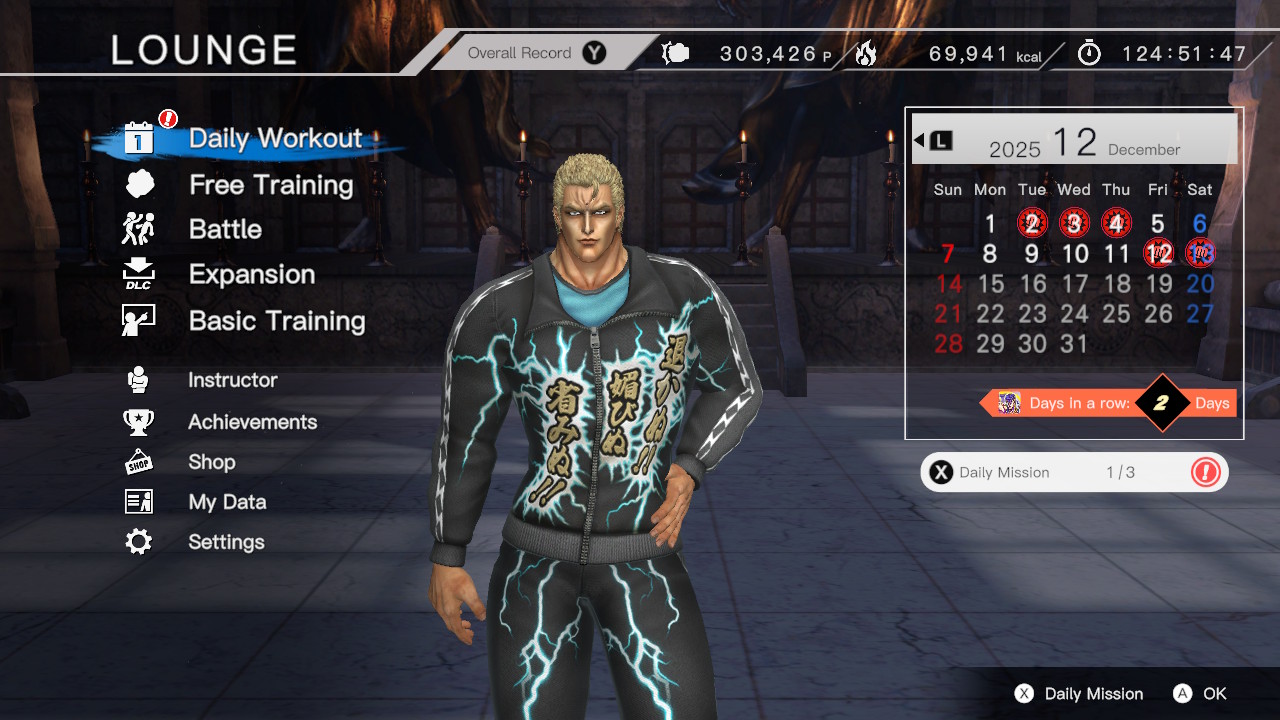Open the Instructor menu
This screenshot has height=720, width=1280.
232,380
